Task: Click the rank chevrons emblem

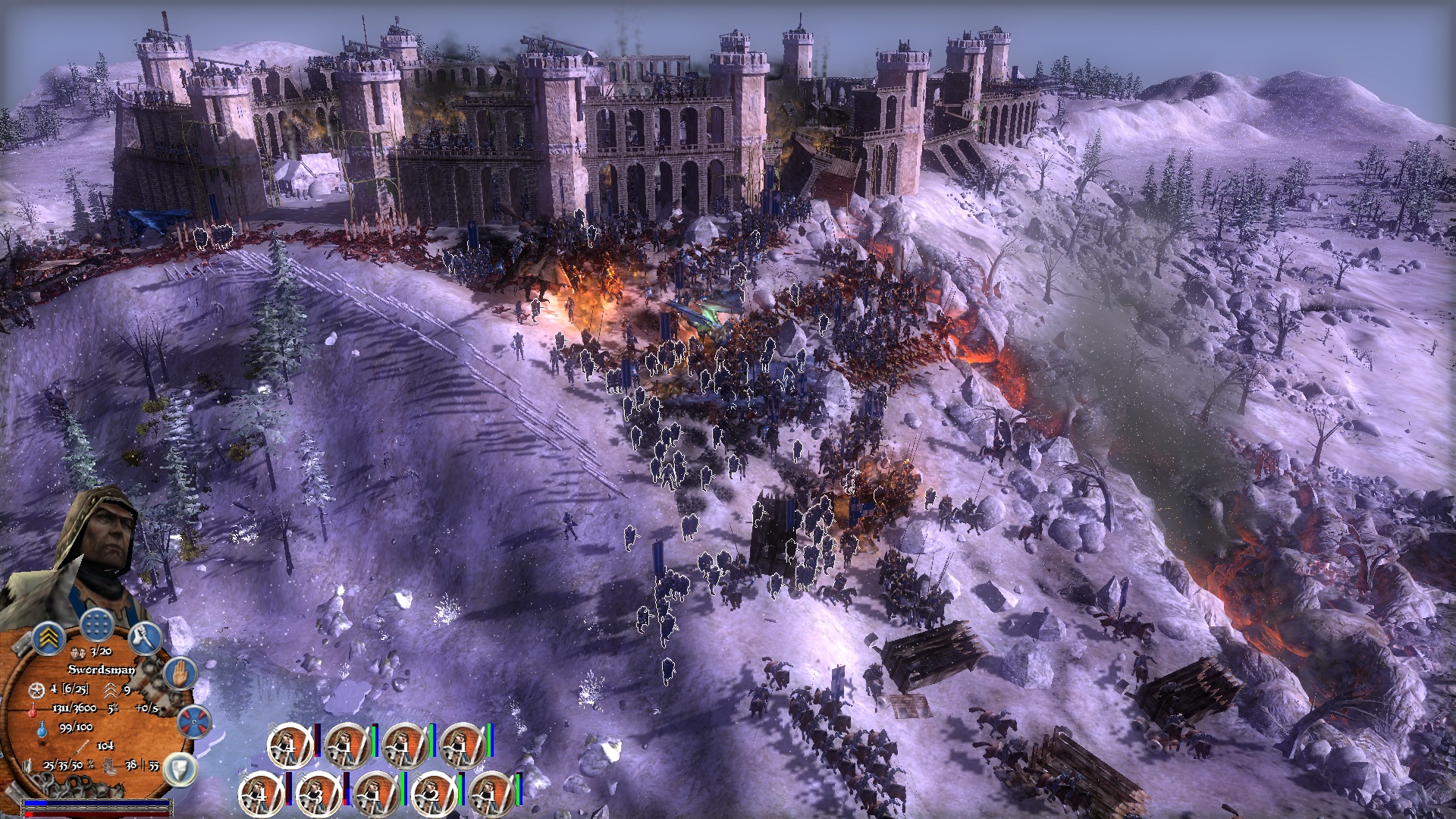Action: click(x=49, y=637)
